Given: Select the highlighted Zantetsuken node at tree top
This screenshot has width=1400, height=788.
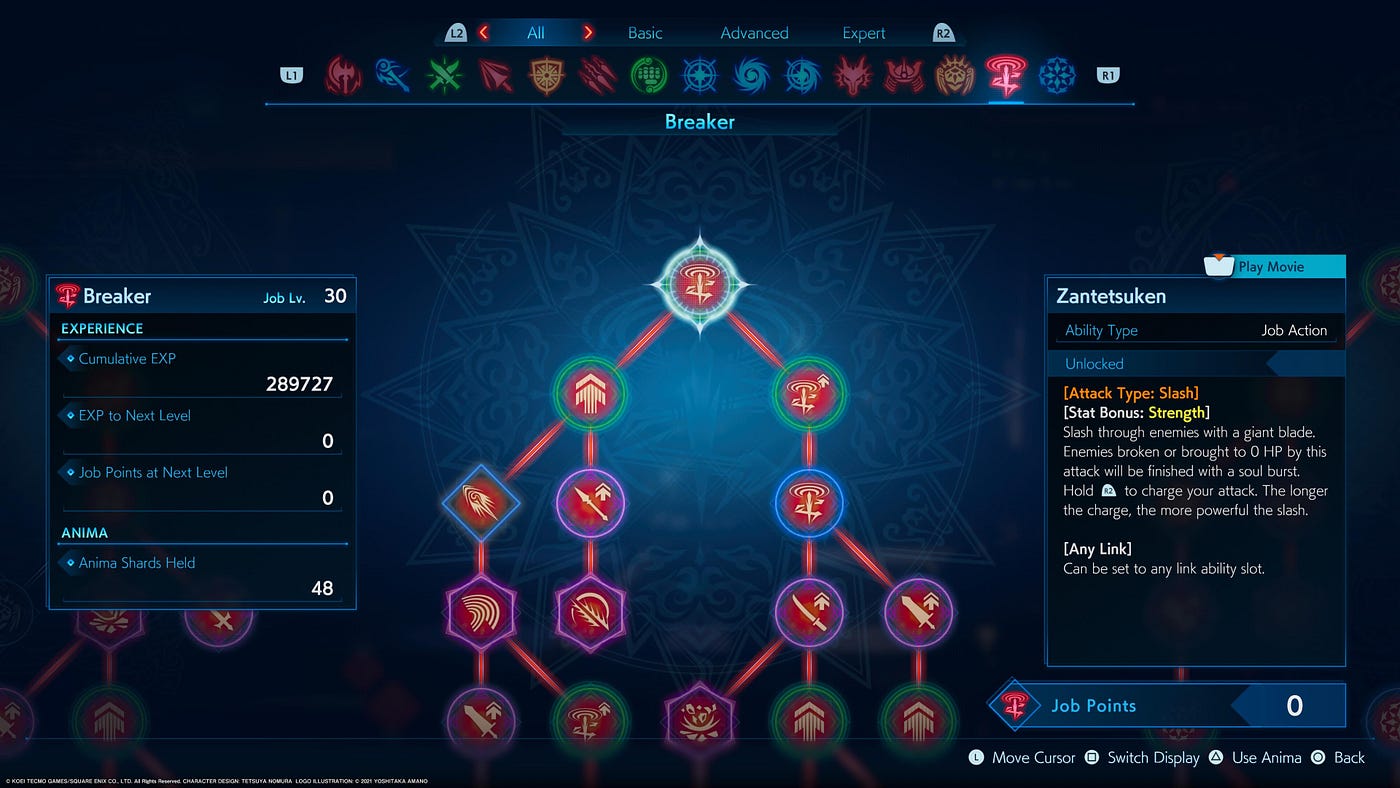Looking at the screenshot, I should (699, 285).
